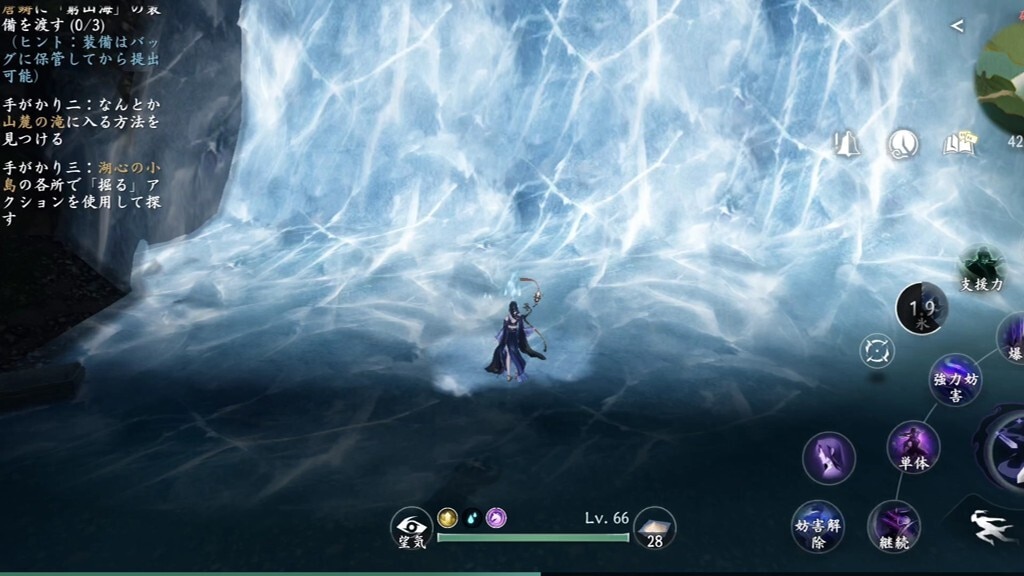Screen dimensions: 1024x576
Task: Open the quest tracker clue about 山麓の滝
Action: [82, 121]
